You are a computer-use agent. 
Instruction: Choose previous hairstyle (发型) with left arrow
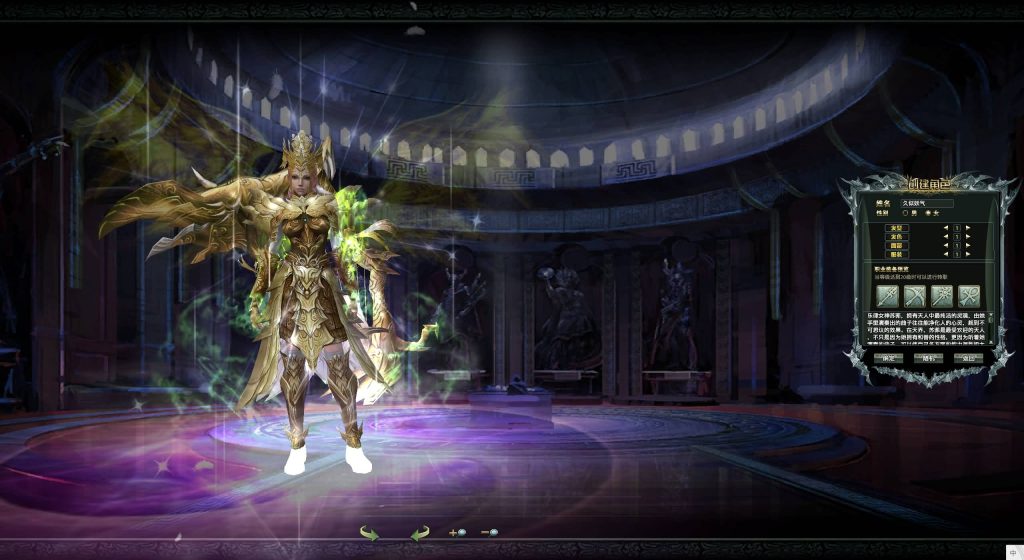pos(945,228)
